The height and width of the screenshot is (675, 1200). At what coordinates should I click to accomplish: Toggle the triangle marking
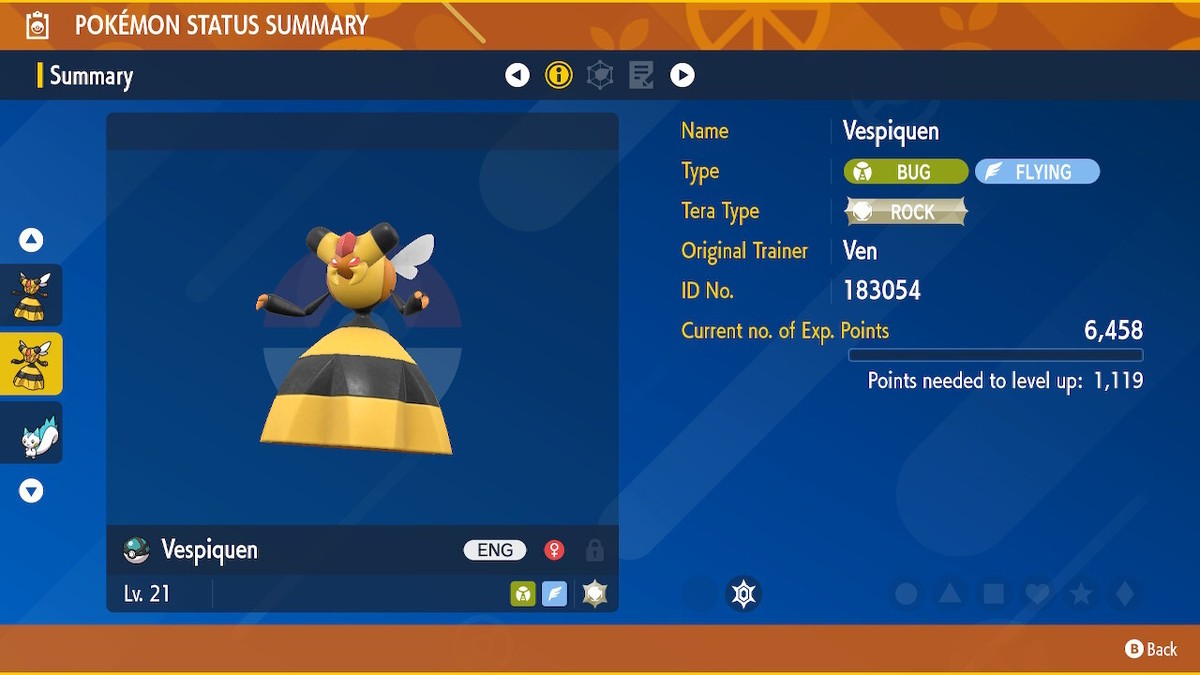point(950,594)
